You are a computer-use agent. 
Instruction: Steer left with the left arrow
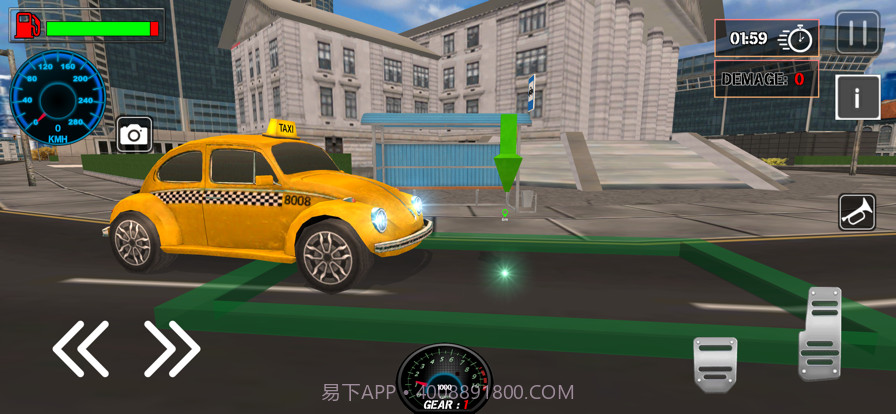pyautogui.click(x=81, y=349)
